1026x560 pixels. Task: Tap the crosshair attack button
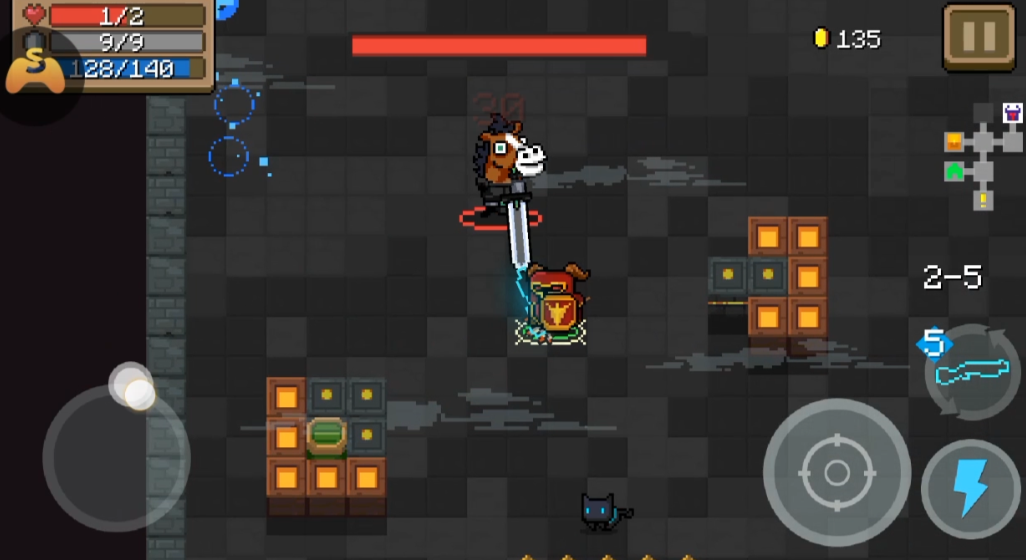836,472
